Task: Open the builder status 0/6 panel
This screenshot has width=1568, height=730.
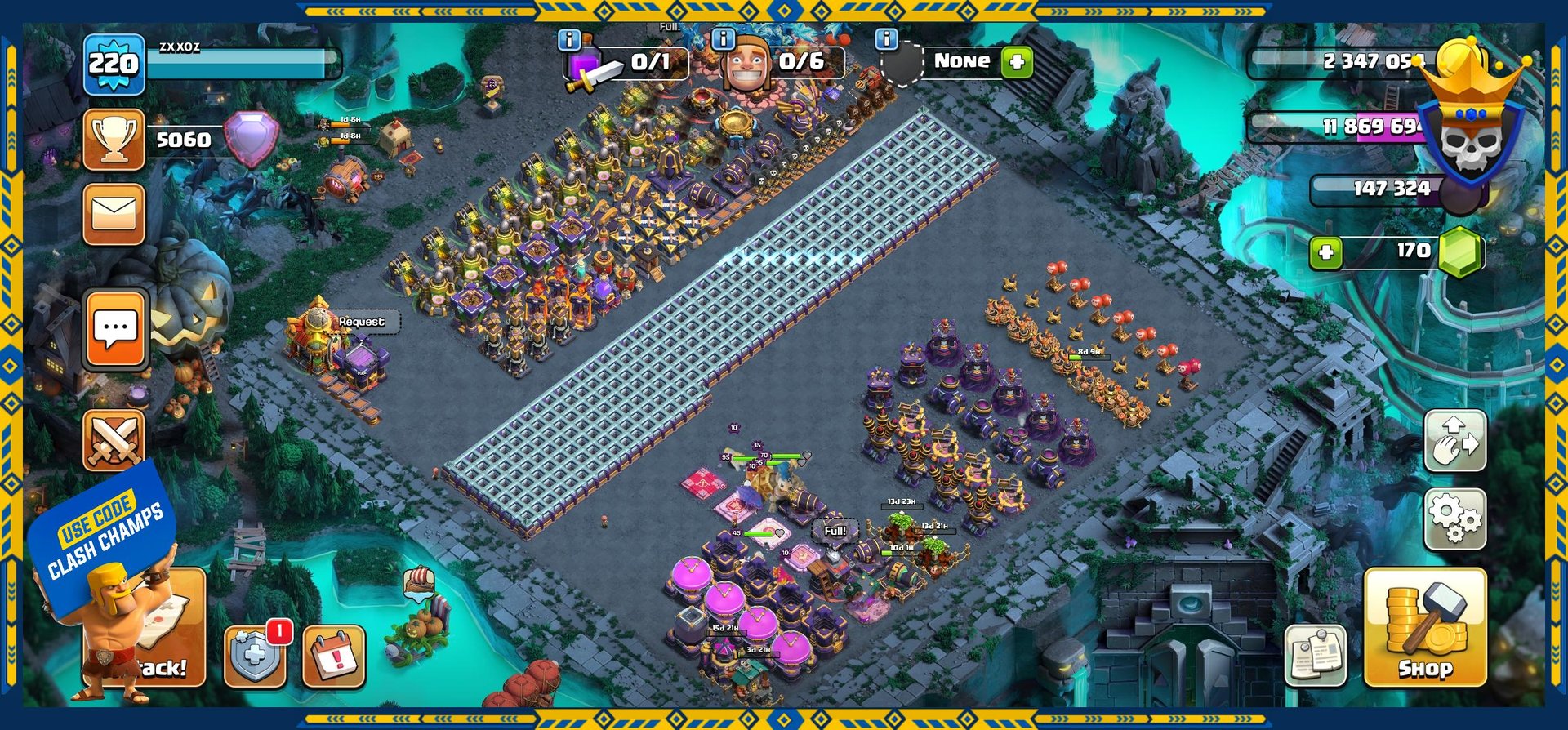Action: pos(784,62)
